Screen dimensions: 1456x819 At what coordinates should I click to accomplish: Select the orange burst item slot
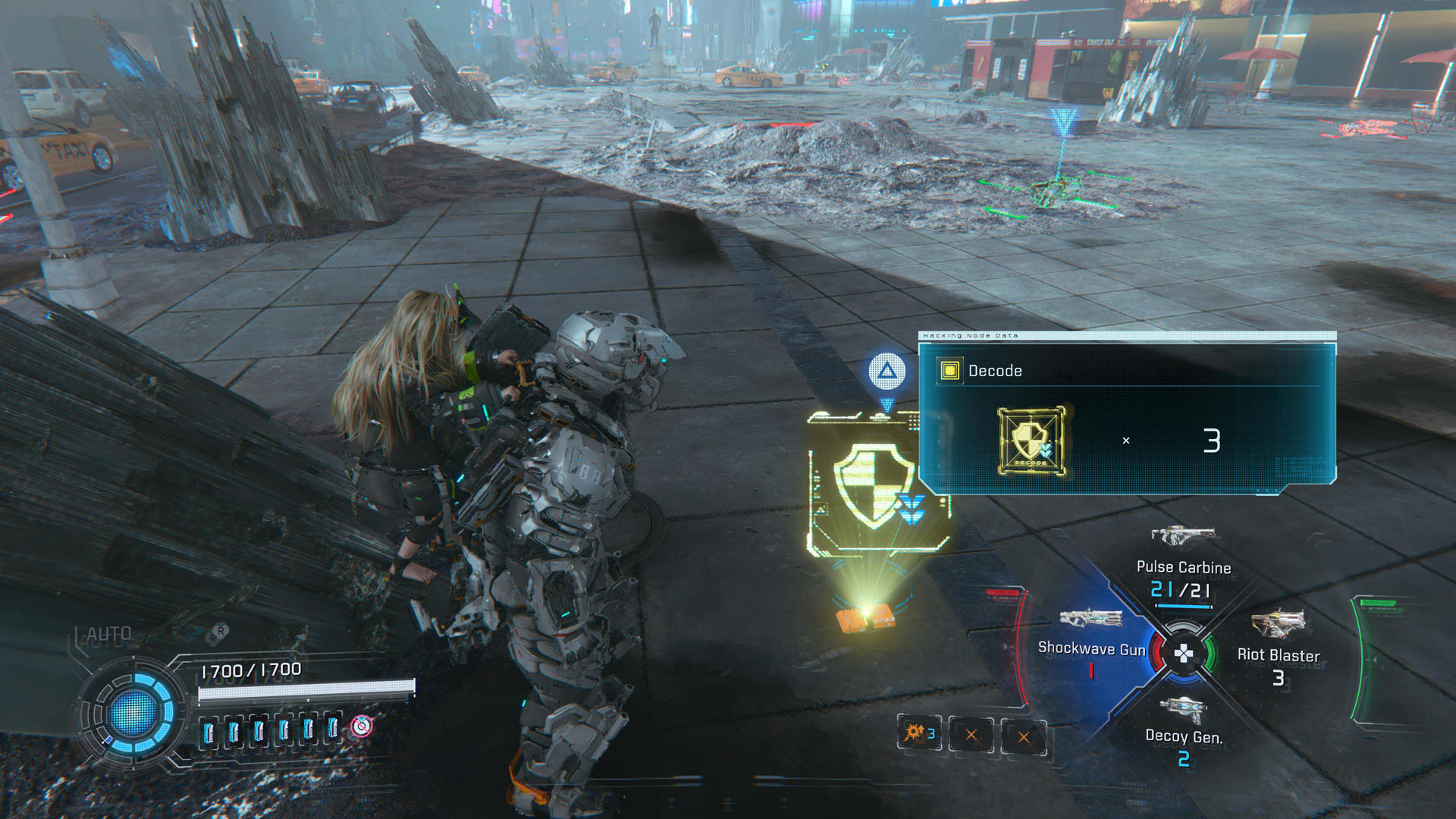point(919,733)
